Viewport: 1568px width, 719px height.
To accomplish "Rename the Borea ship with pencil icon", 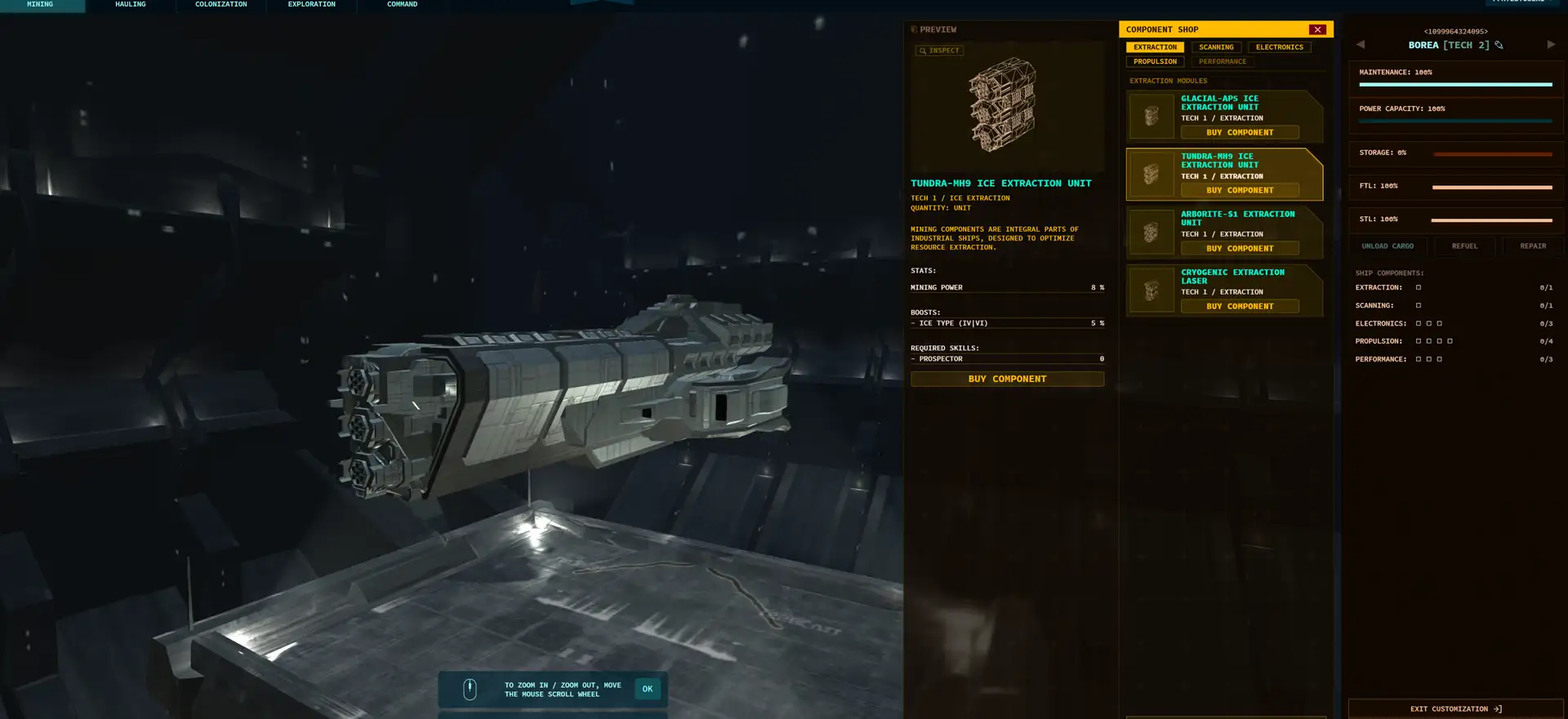I will point(1499,45).
